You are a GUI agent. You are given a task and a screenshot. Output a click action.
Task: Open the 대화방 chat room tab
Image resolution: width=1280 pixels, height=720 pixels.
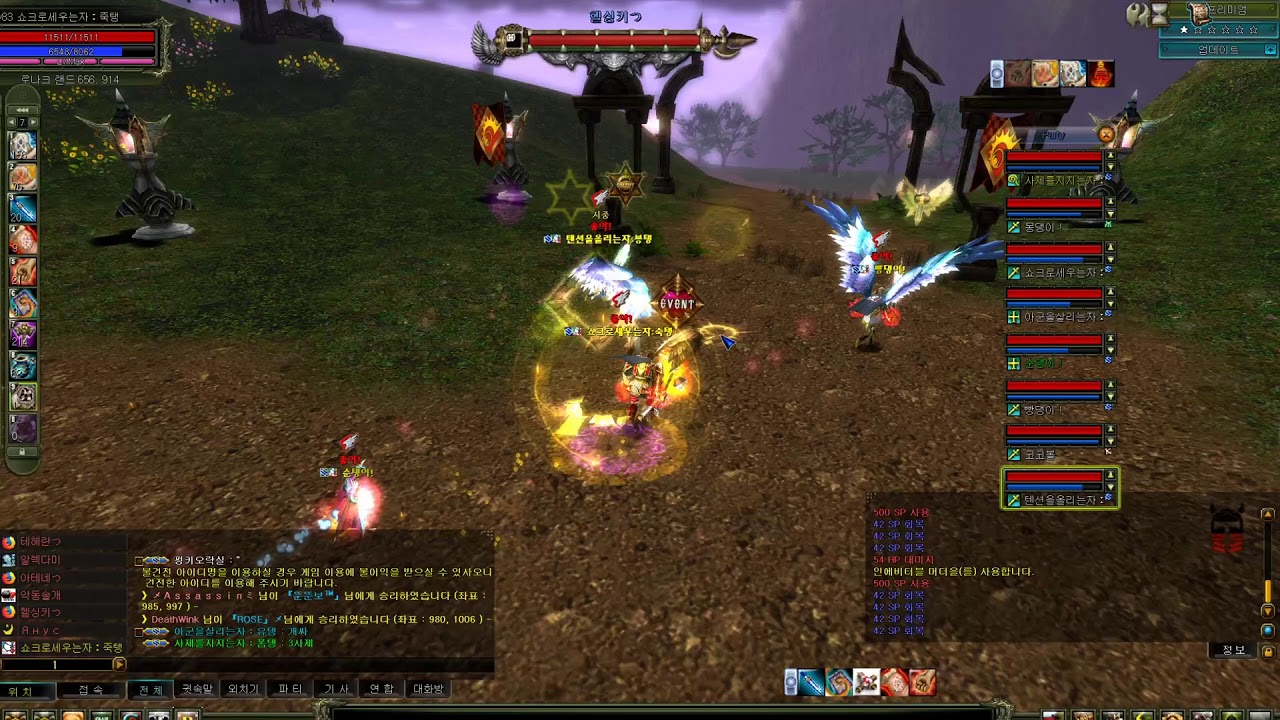click(428, 689)
